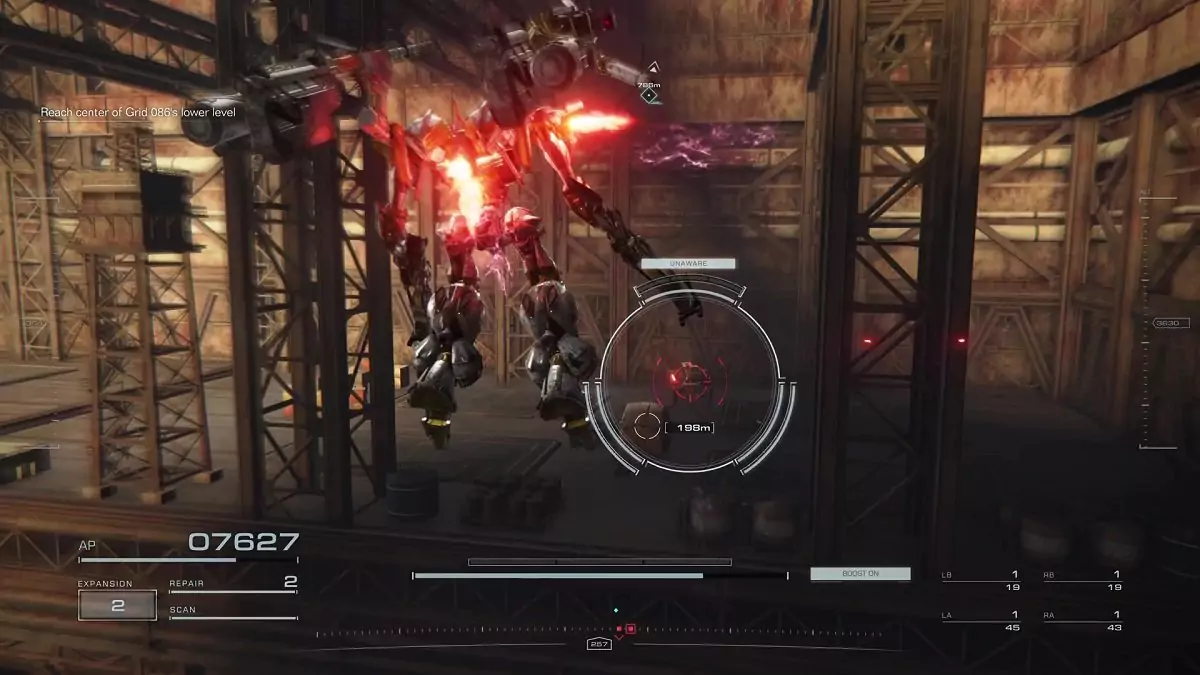Click the objective waypoint distance marker

[x=650, y=85]
